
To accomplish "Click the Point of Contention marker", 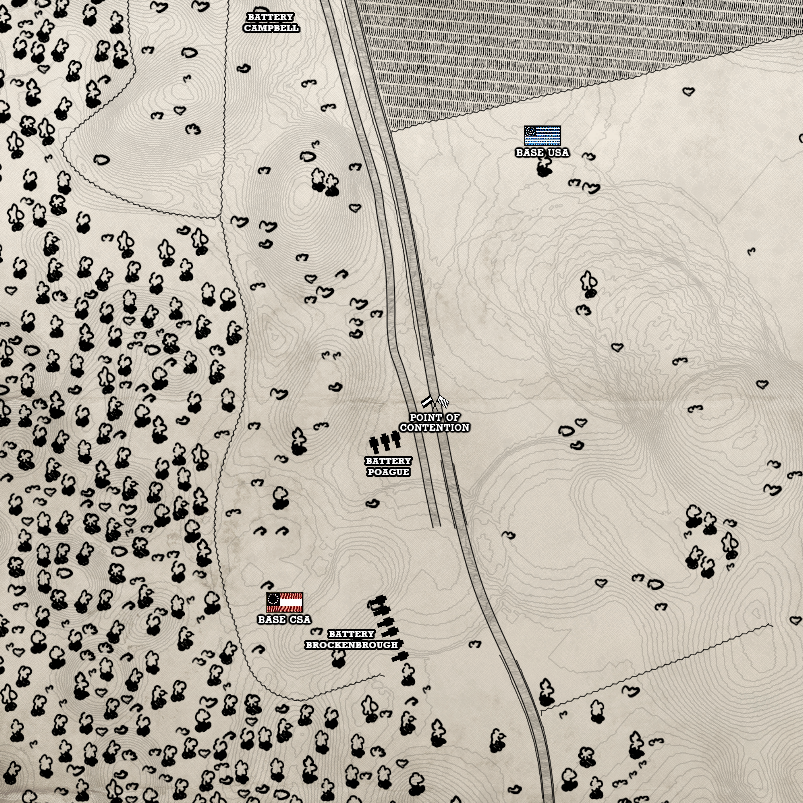I will [x=434, y=404].
